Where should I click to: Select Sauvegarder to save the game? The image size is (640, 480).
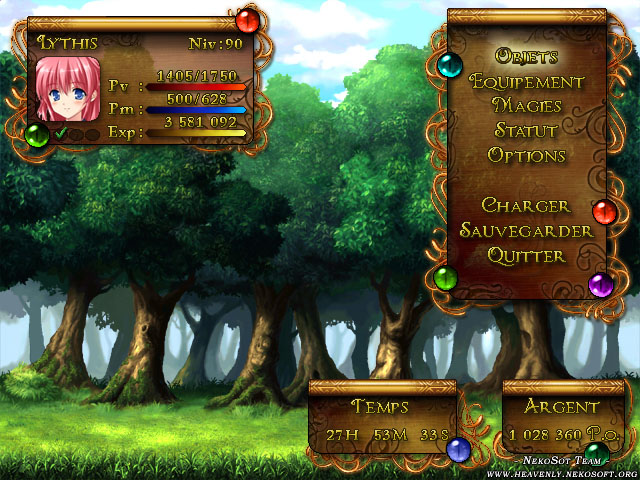click(x=526, y=231)
